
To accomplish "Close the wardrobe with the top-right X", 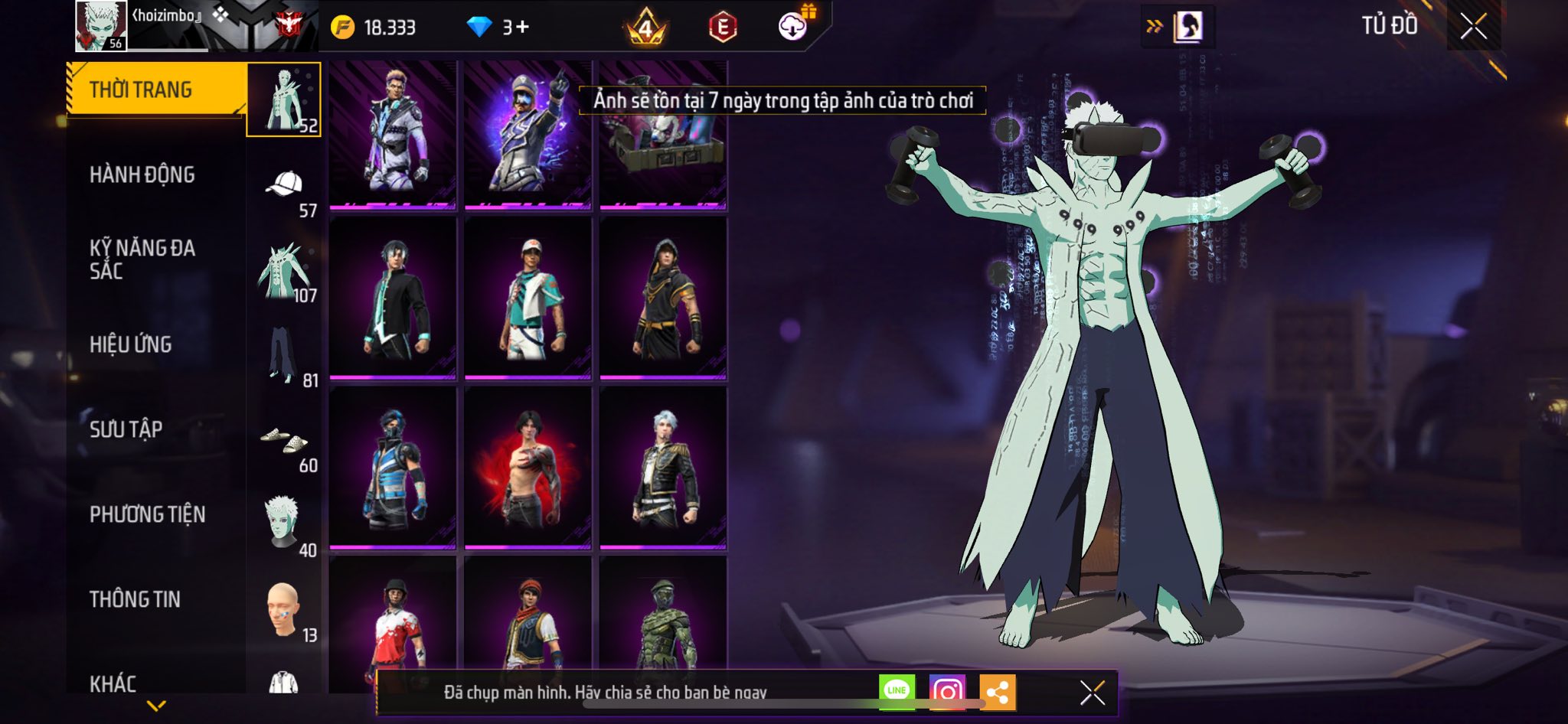I will (1472, 27).
